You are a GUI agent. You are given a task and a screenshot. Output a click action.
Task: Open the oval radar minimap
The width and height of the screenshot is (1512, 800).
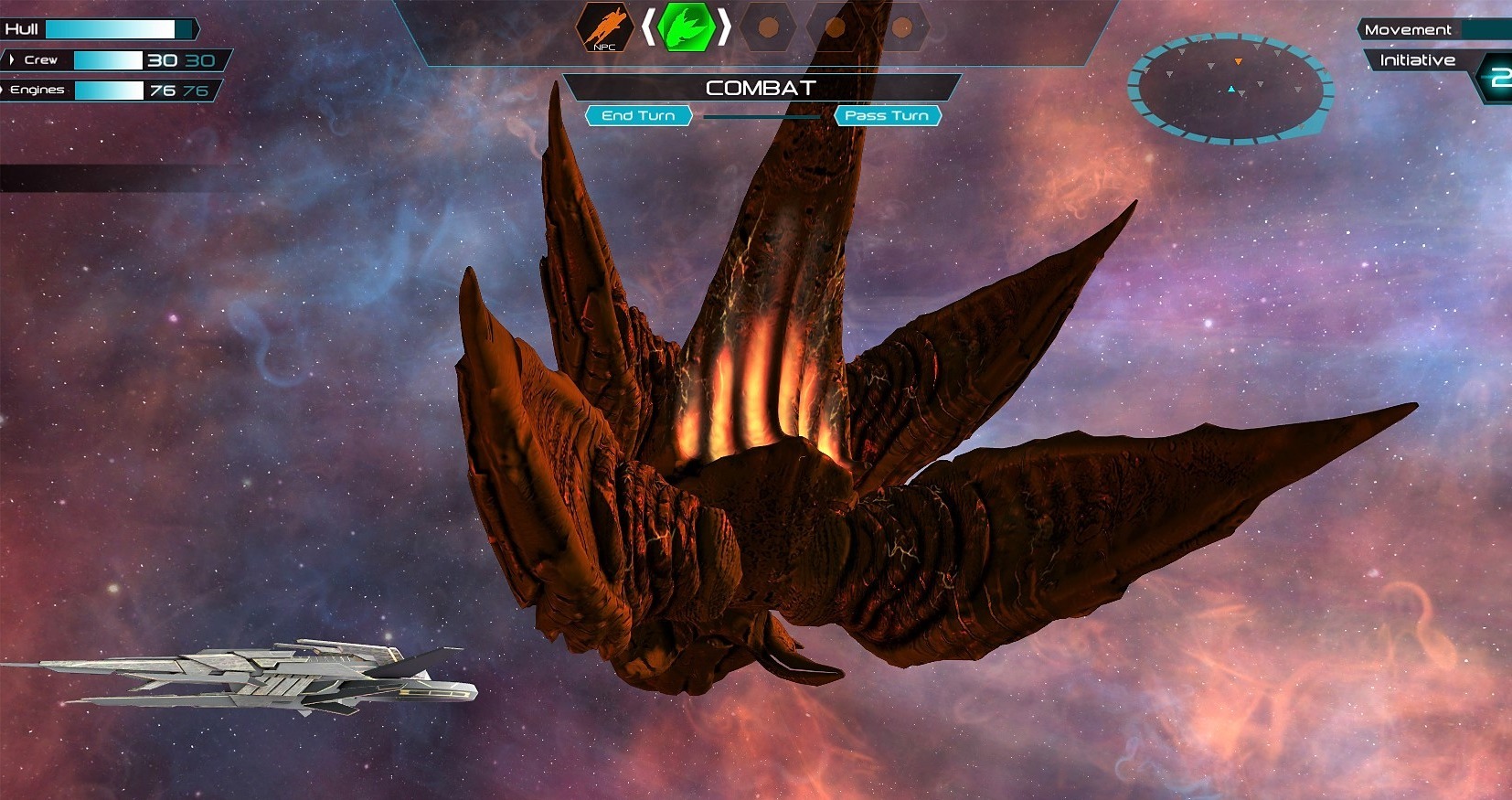pyautogui.click(x=1230, y=89)
